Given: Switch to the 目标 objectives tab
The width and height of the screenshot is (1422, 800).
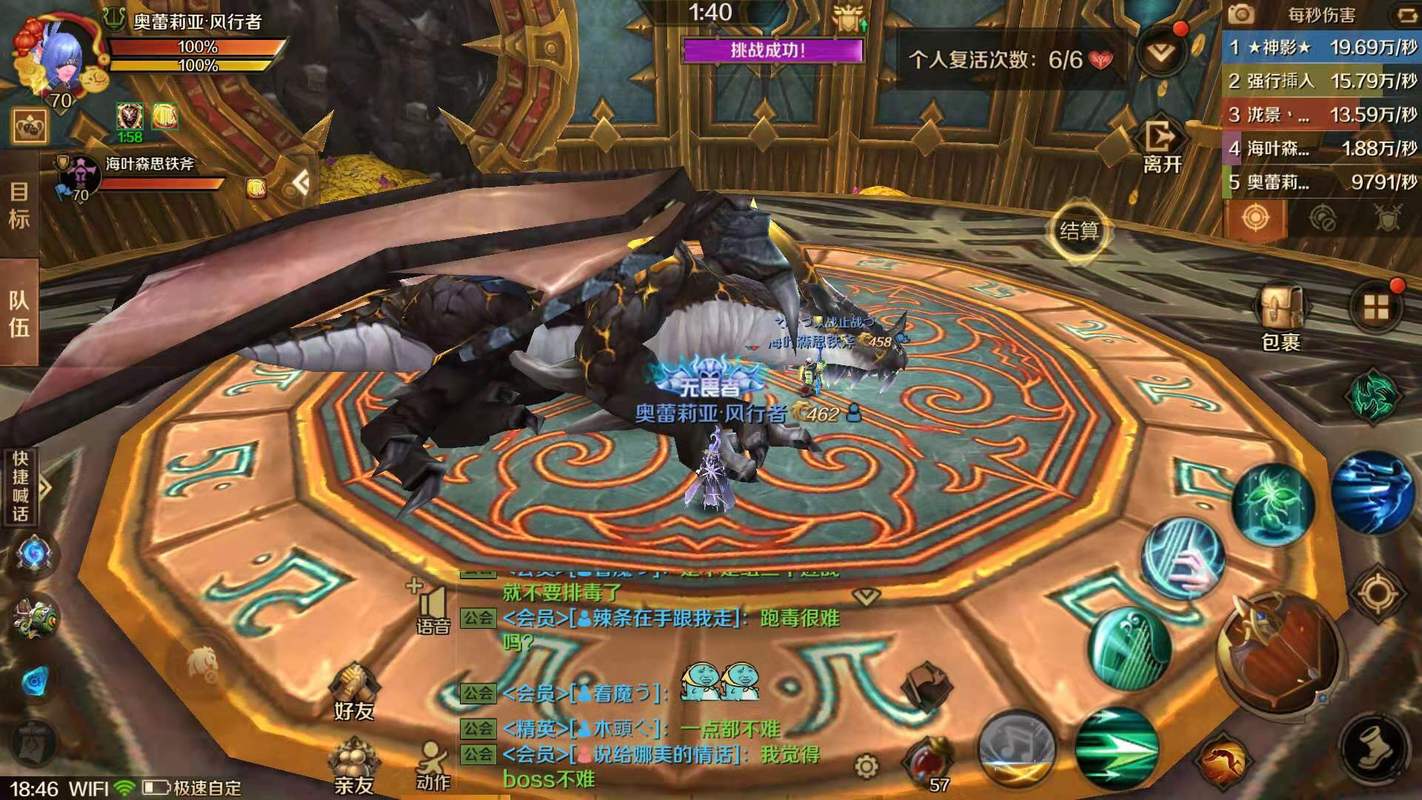Looking at the screenshot, I should click(x=19, y=205).
